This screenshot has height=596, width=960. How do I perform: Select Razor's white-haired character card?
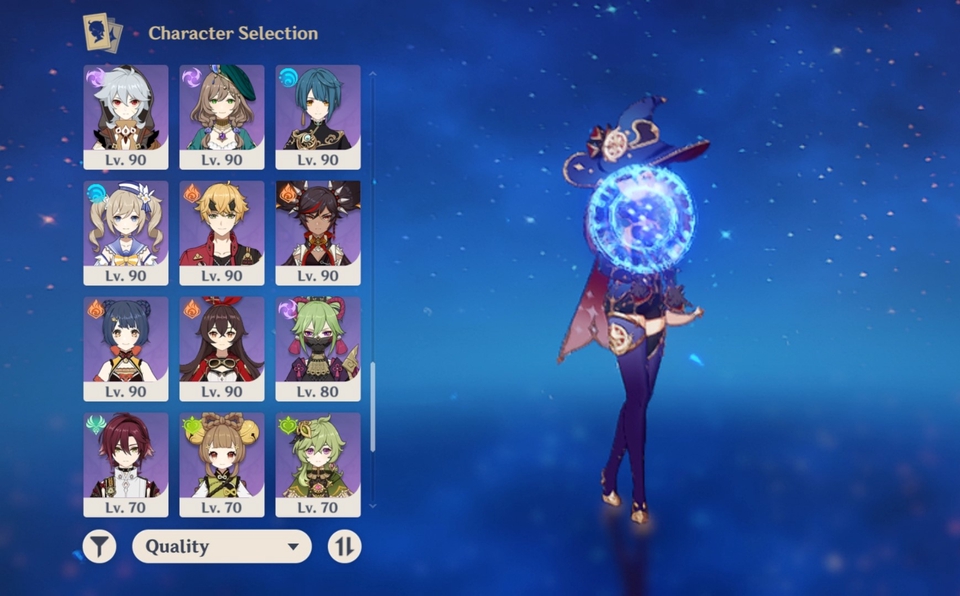(x=126, y=116)
